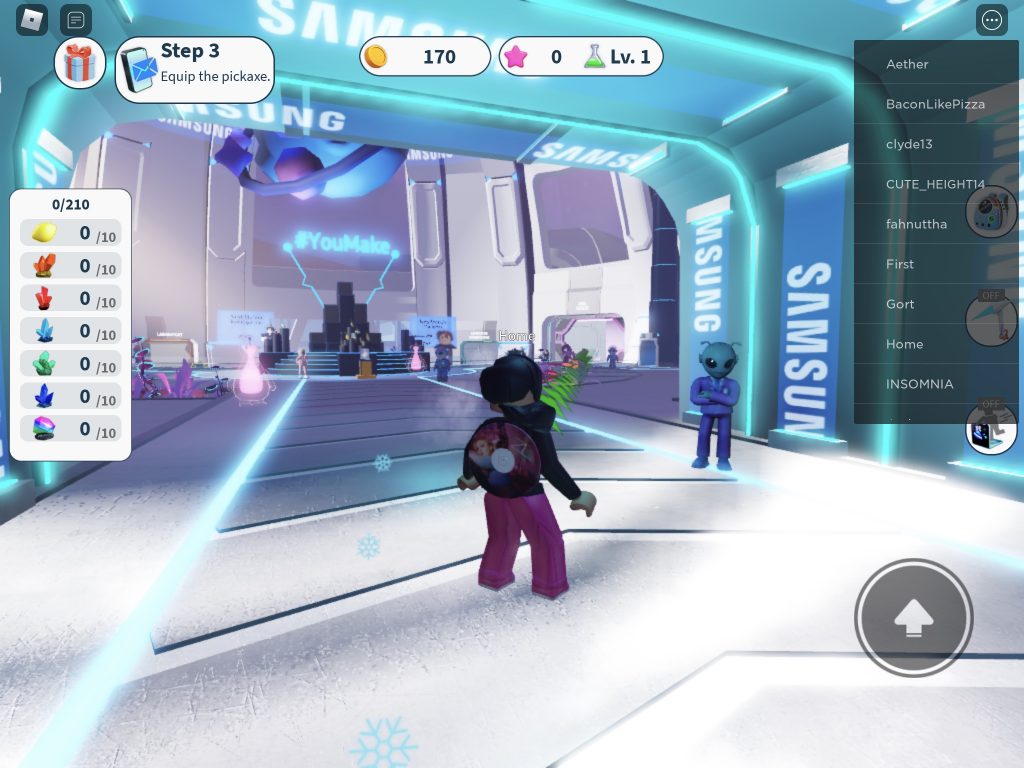Select CUTE_HEIGHT14 in the player list
This screenshot has height=768, width=1024.
(935, 184)
